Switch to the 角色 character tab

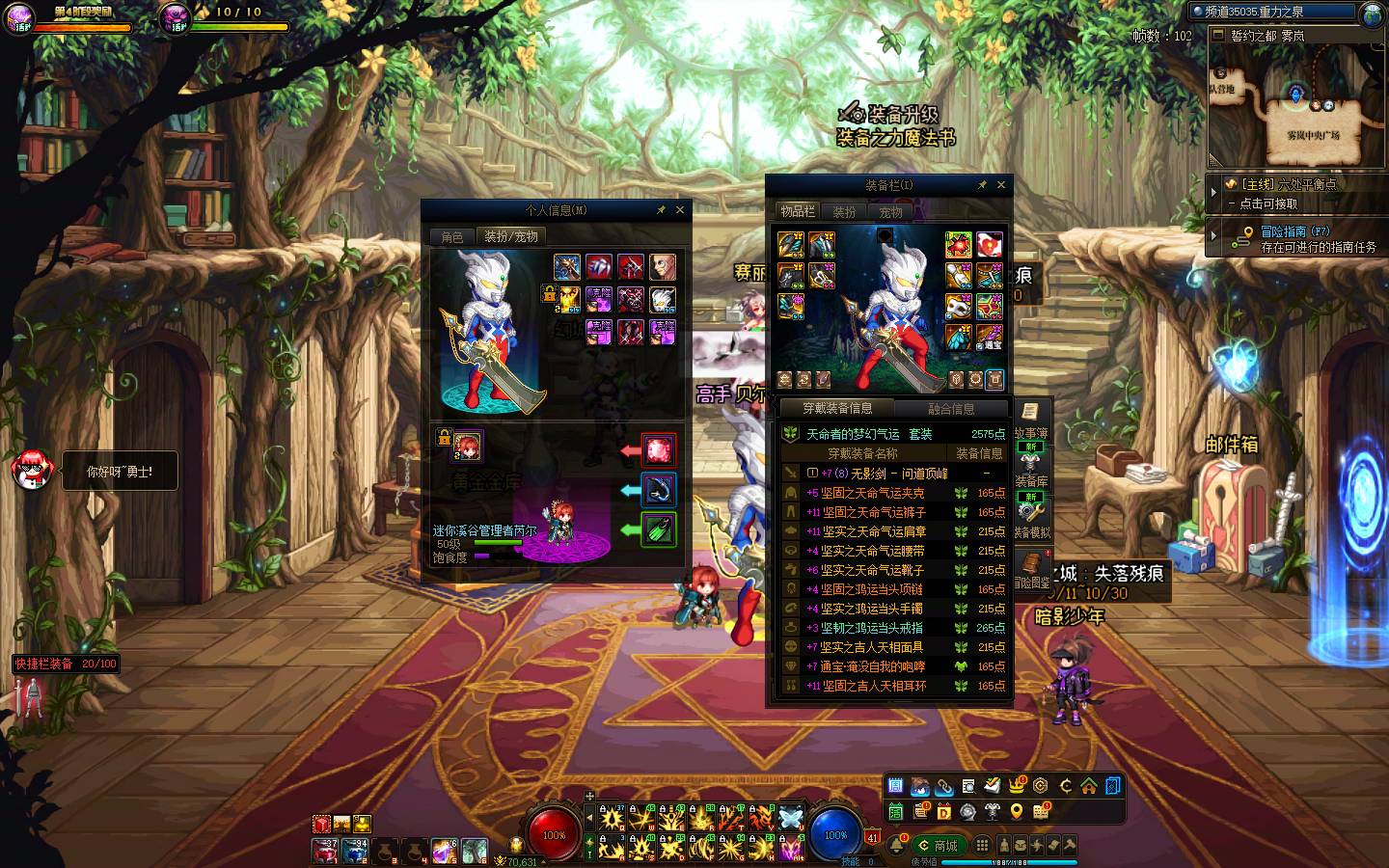point(452,236)
